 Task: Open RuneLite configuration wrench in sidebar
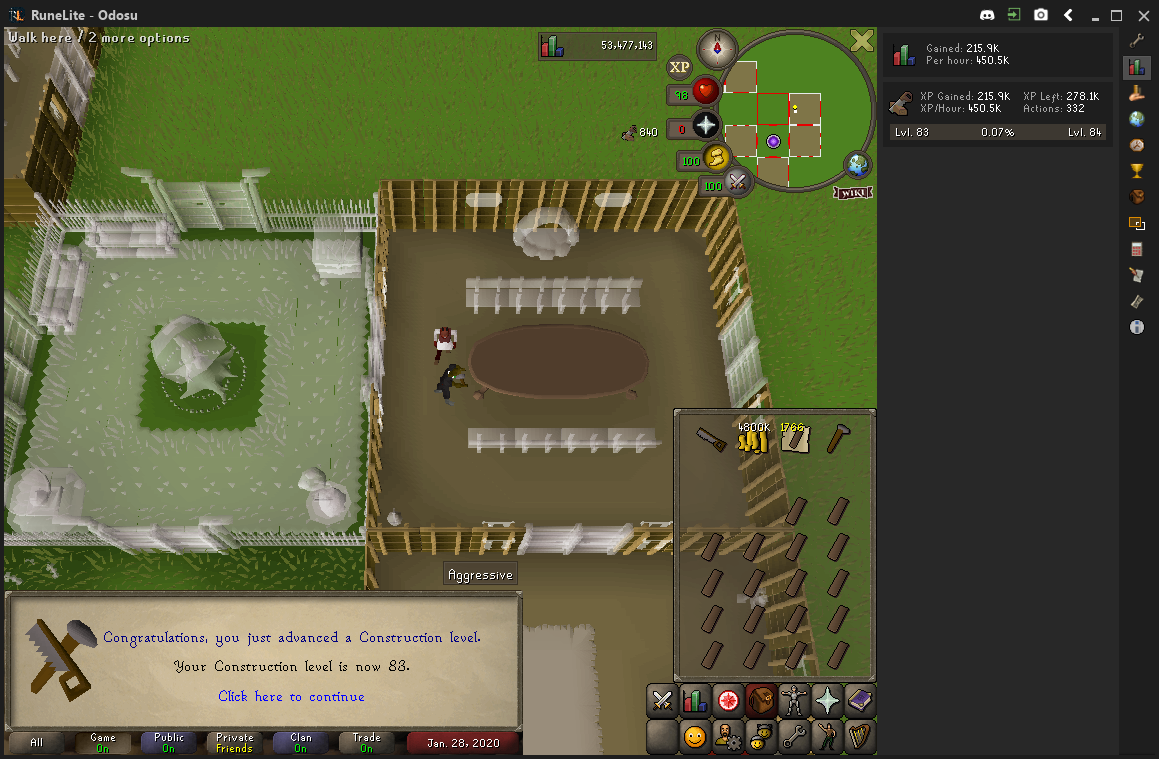(1137, 41)
